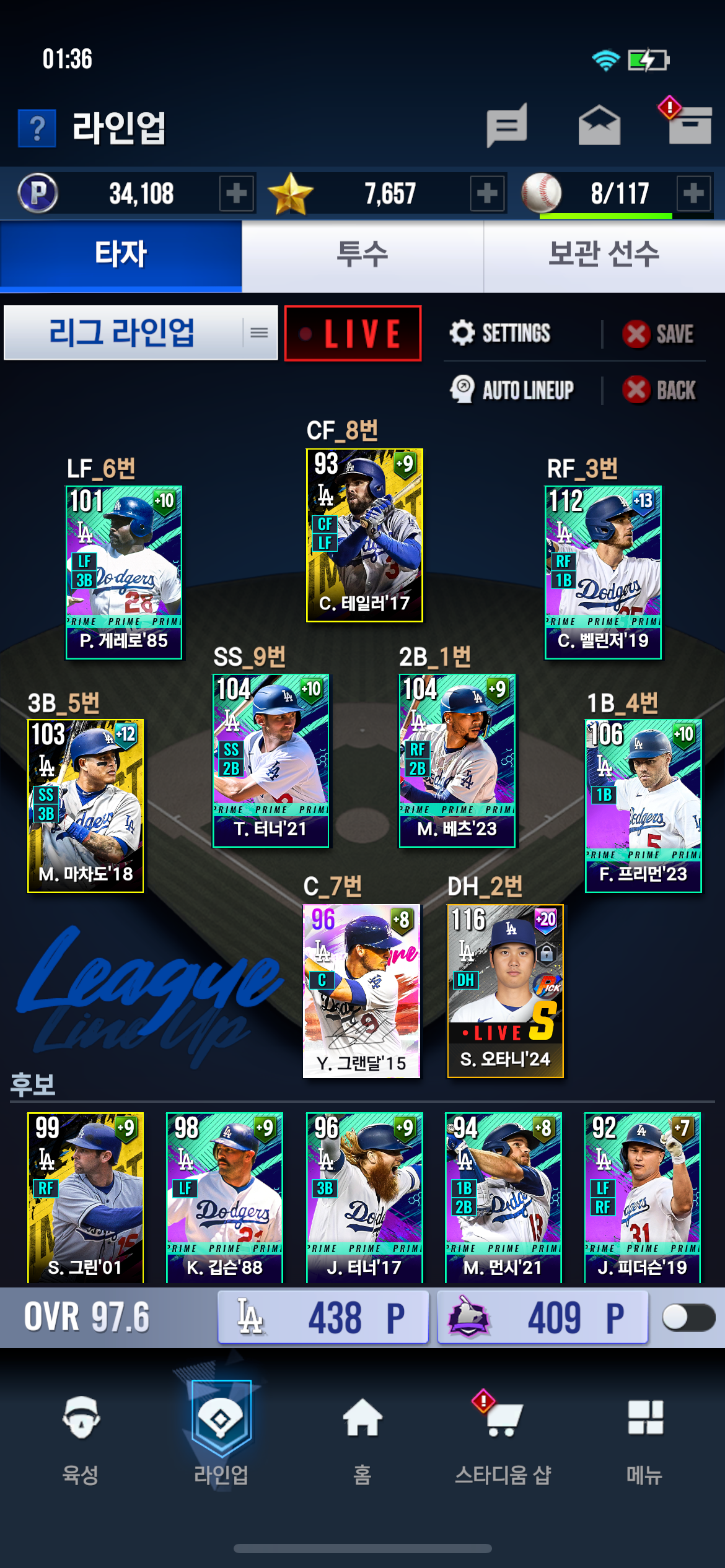Run AUTO LINEUP
This screenshot has height=1568, width=725.
tap(512, 390)
